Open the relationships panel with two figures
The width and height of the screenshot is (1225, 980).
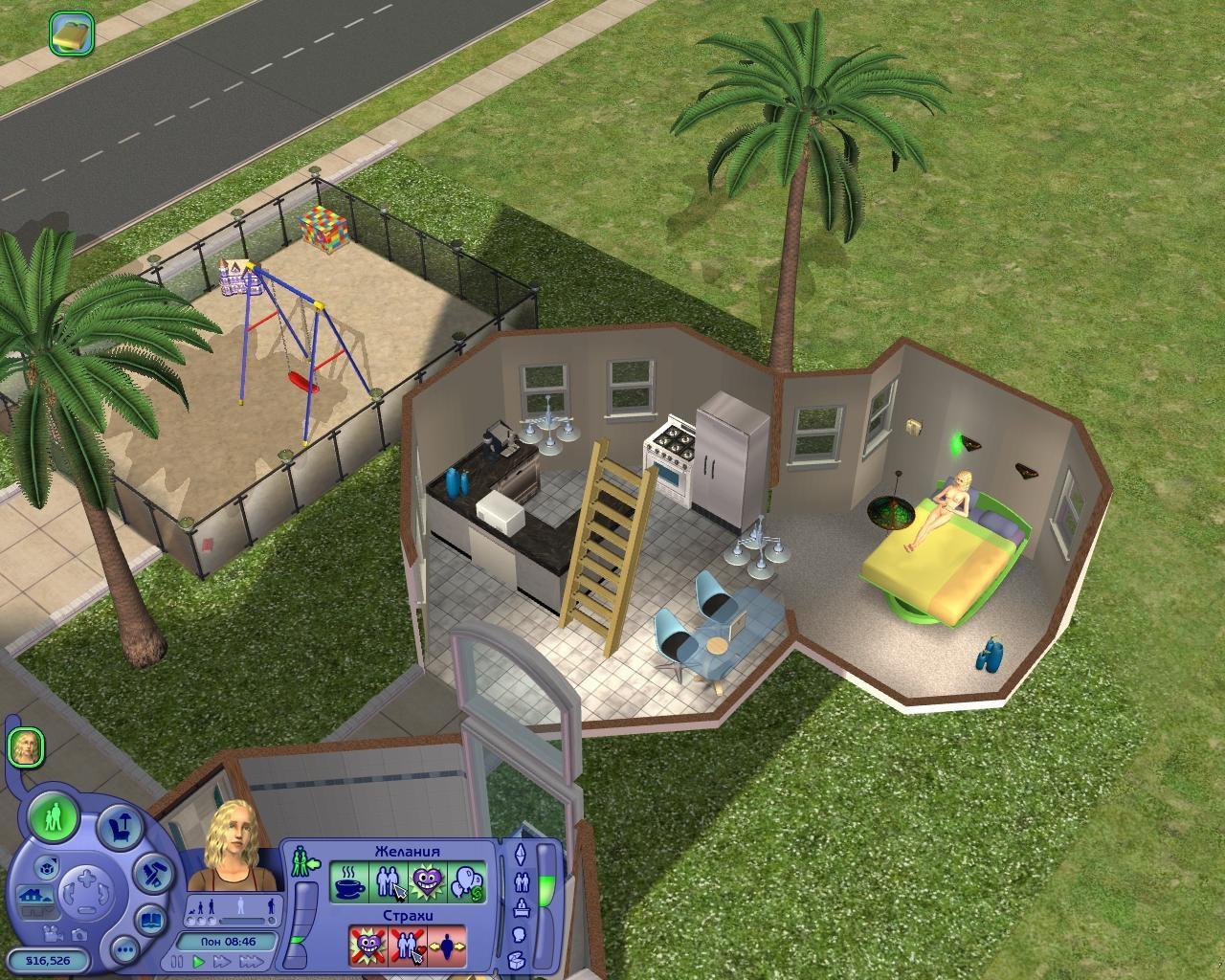tap(522, 881)
